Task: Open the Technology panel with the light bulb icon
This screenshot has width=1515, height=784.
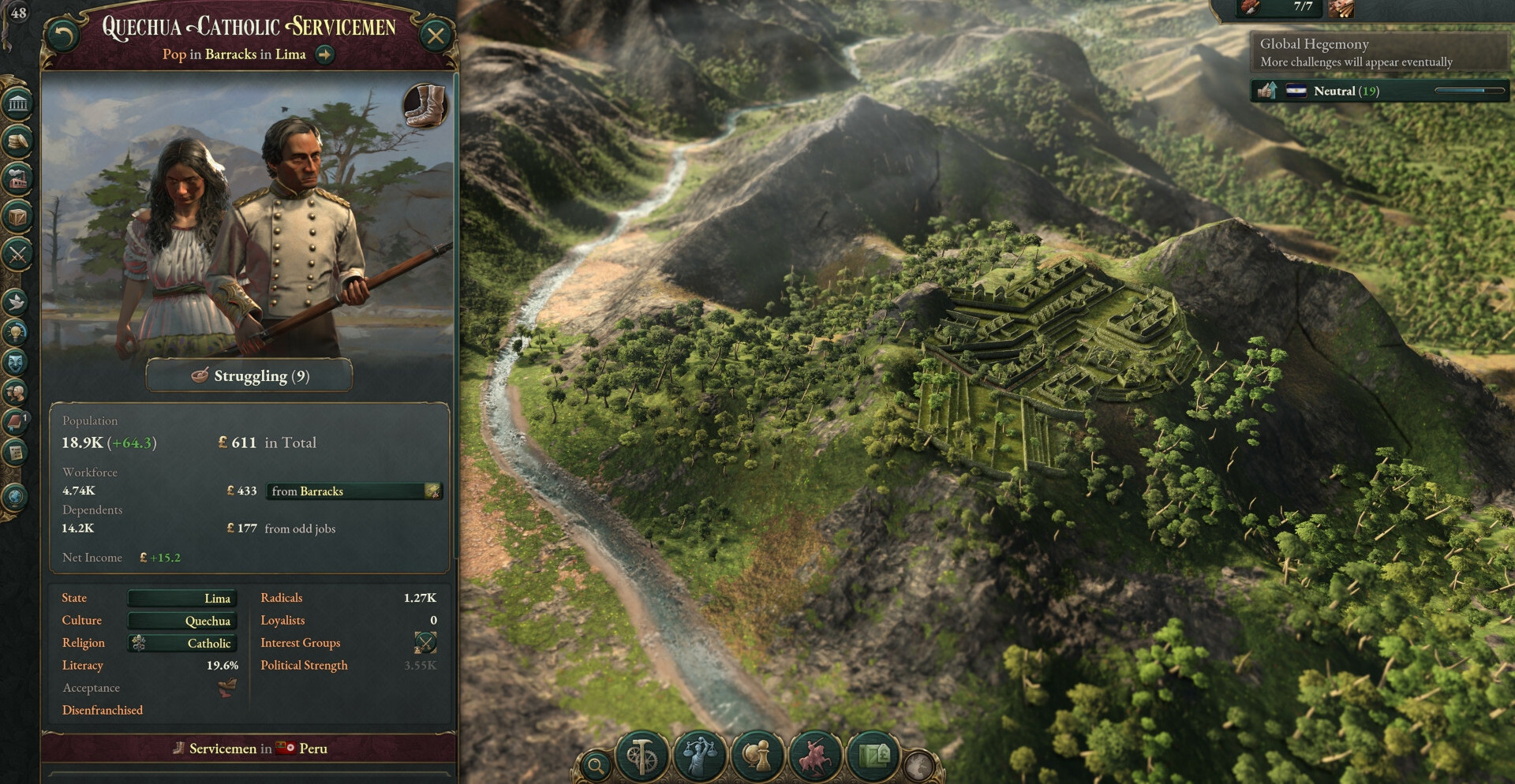Action: tap(16, 332)
